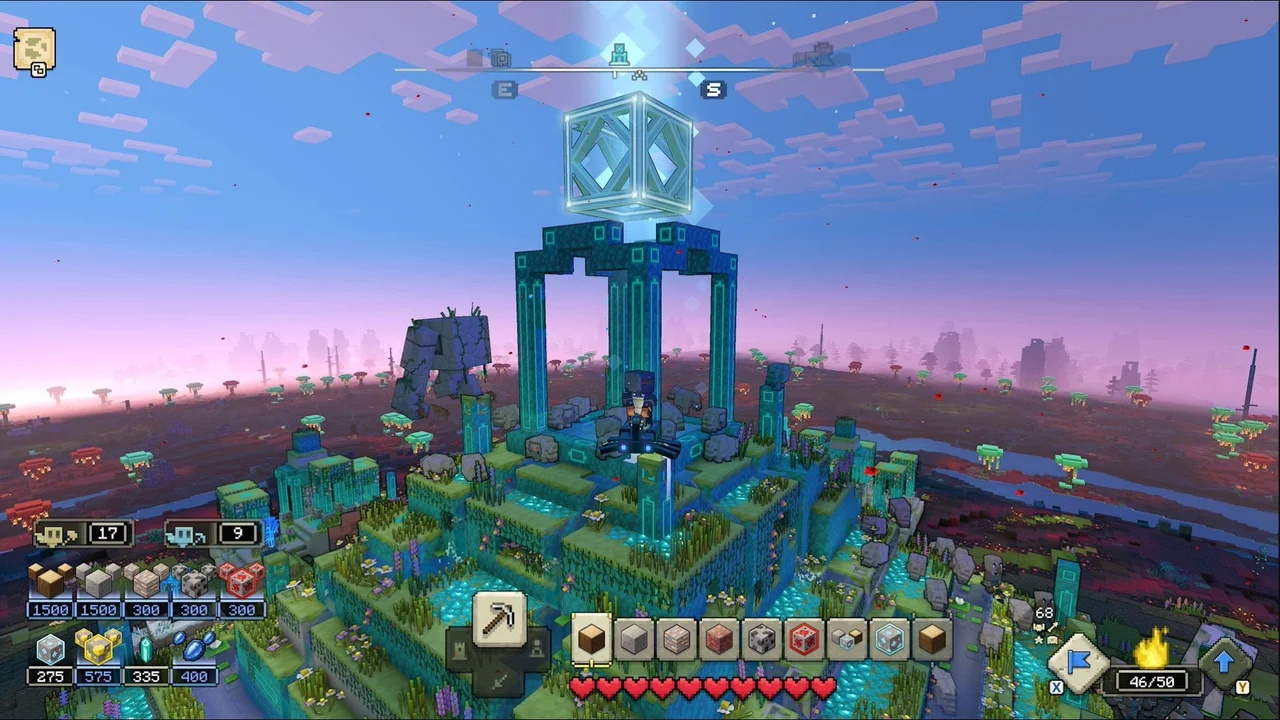The width and height of the screenshot is (1280, 720).
Task: Select the highlighted wood plank hotbar slot
Action: tap(590, 640)
